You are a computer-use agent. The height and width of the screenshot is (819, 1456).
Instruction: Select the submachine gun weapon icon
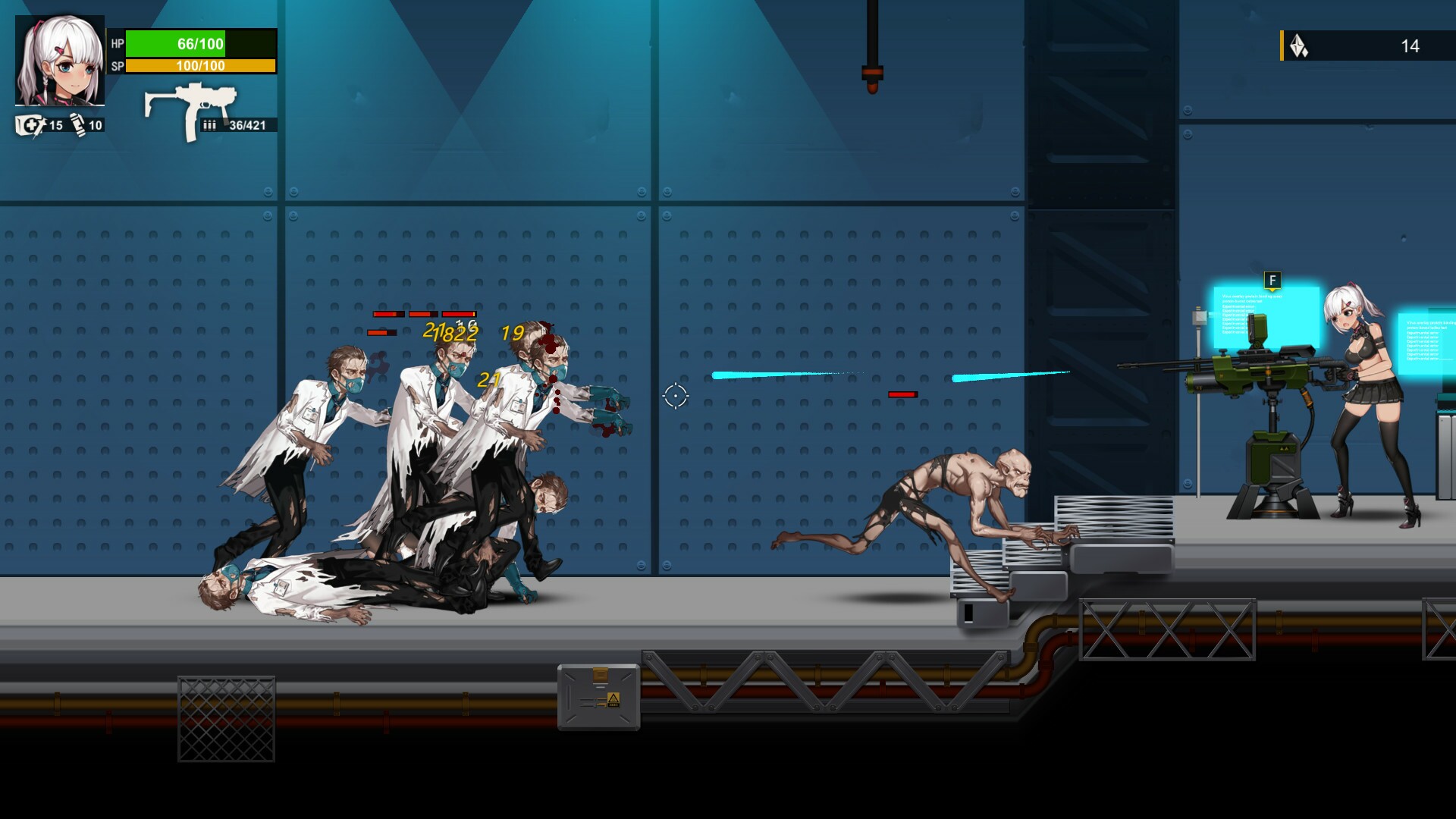point(193,101)
